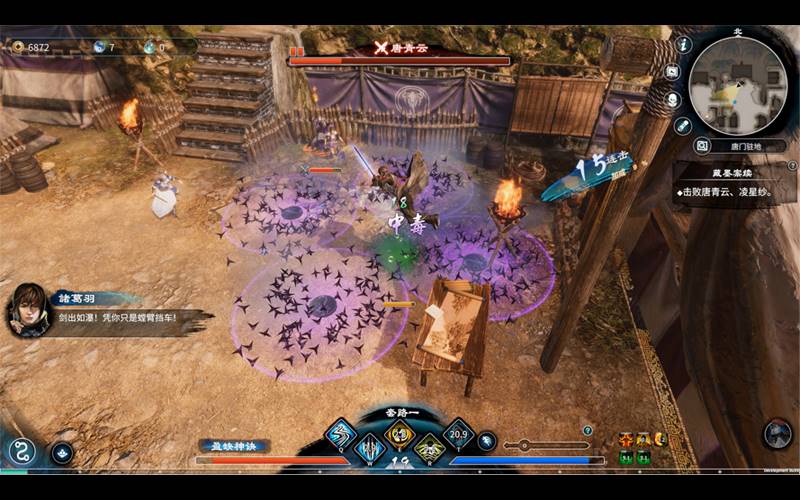800x500 pixels.
Task: Click the lotus meditation icon
Action: click(62, 452)
